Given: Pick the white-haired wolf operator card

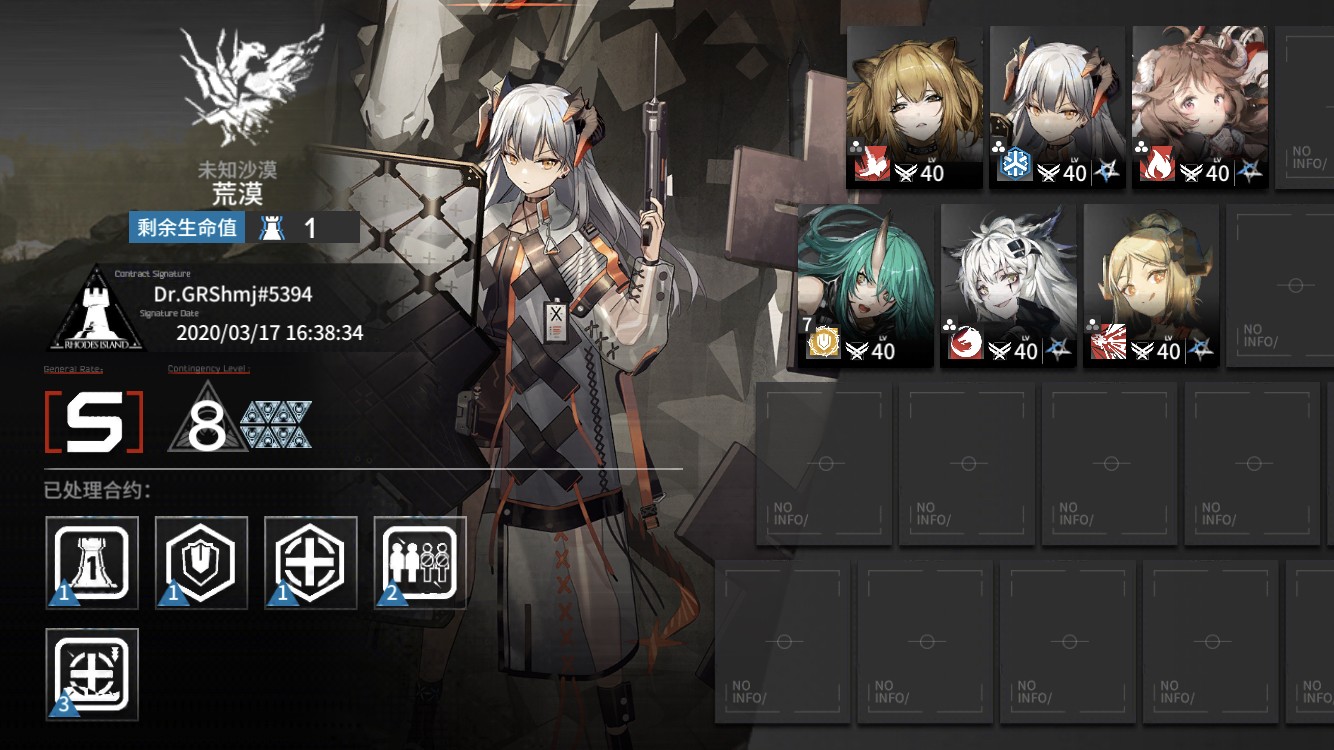Looking at the screenshot, I should click(x=1008, y=284).
